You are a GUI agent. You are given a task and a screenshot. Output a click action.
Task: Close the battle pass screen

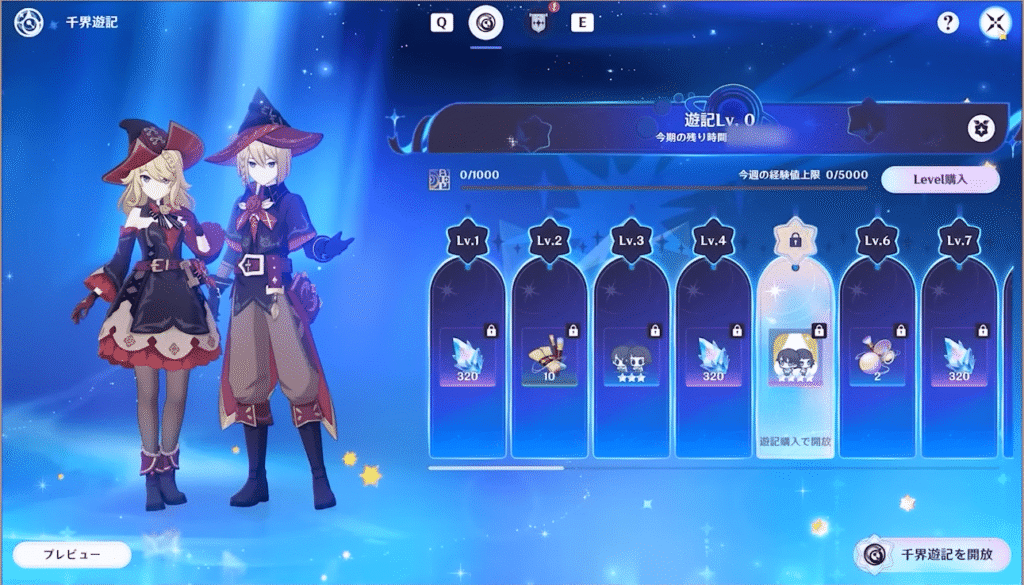click(996, 23)
